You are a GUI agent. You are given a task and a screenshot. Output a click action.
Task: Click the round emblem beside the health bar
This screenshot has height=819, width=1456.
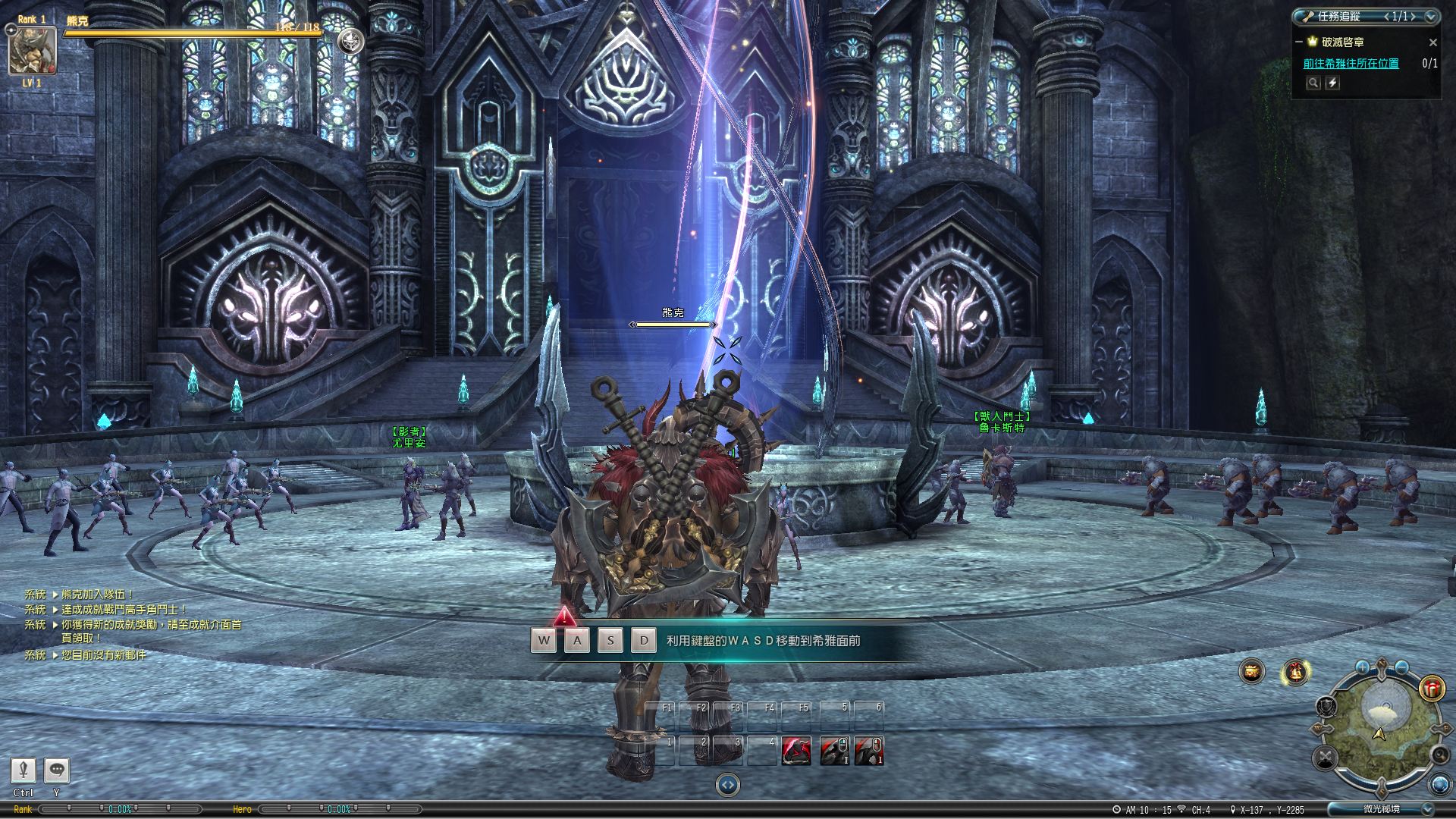(x=350, y=41)
